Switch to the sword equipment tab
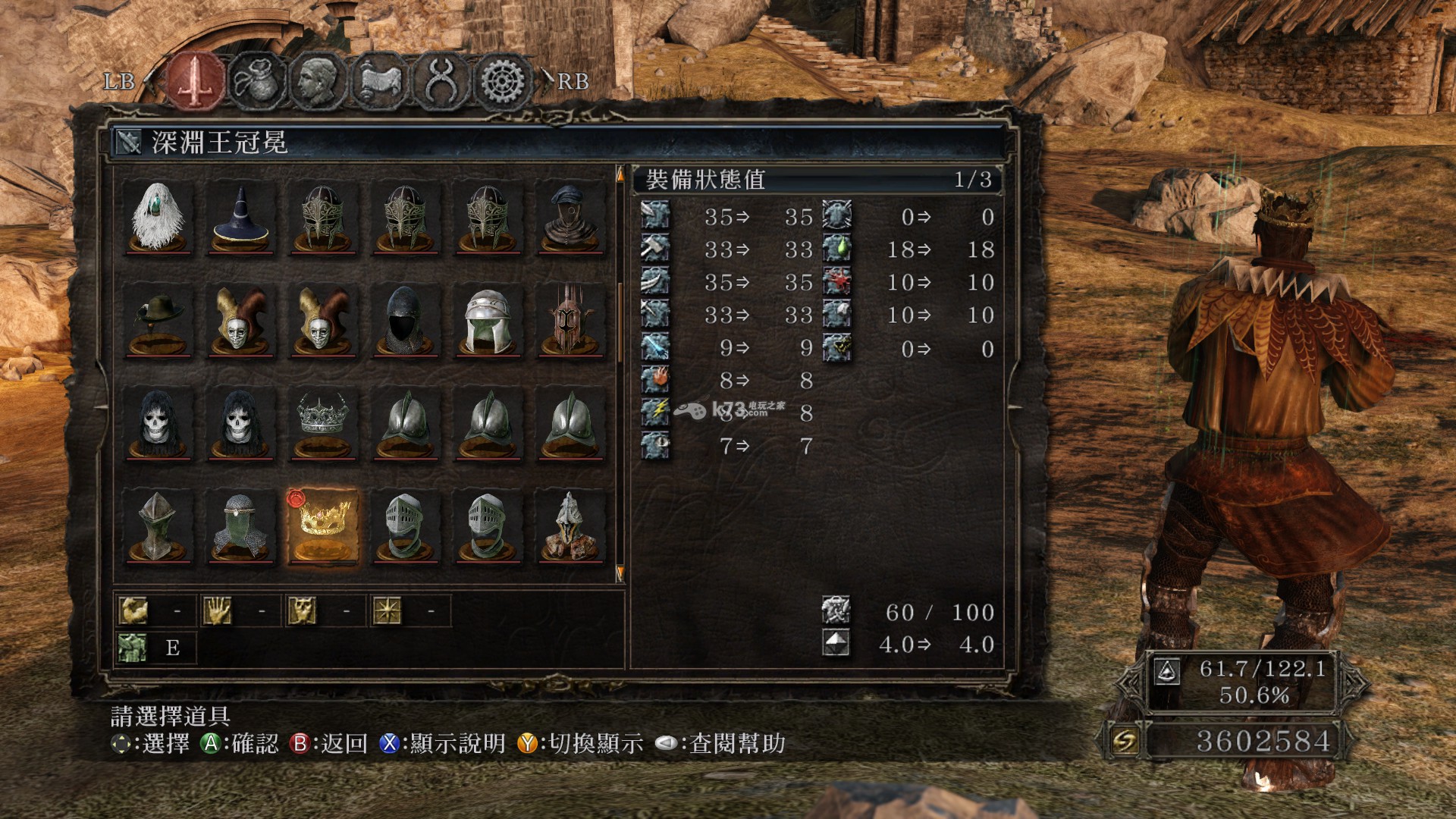This screenshot has height=819, width=1456. click(x=196, y=80)
